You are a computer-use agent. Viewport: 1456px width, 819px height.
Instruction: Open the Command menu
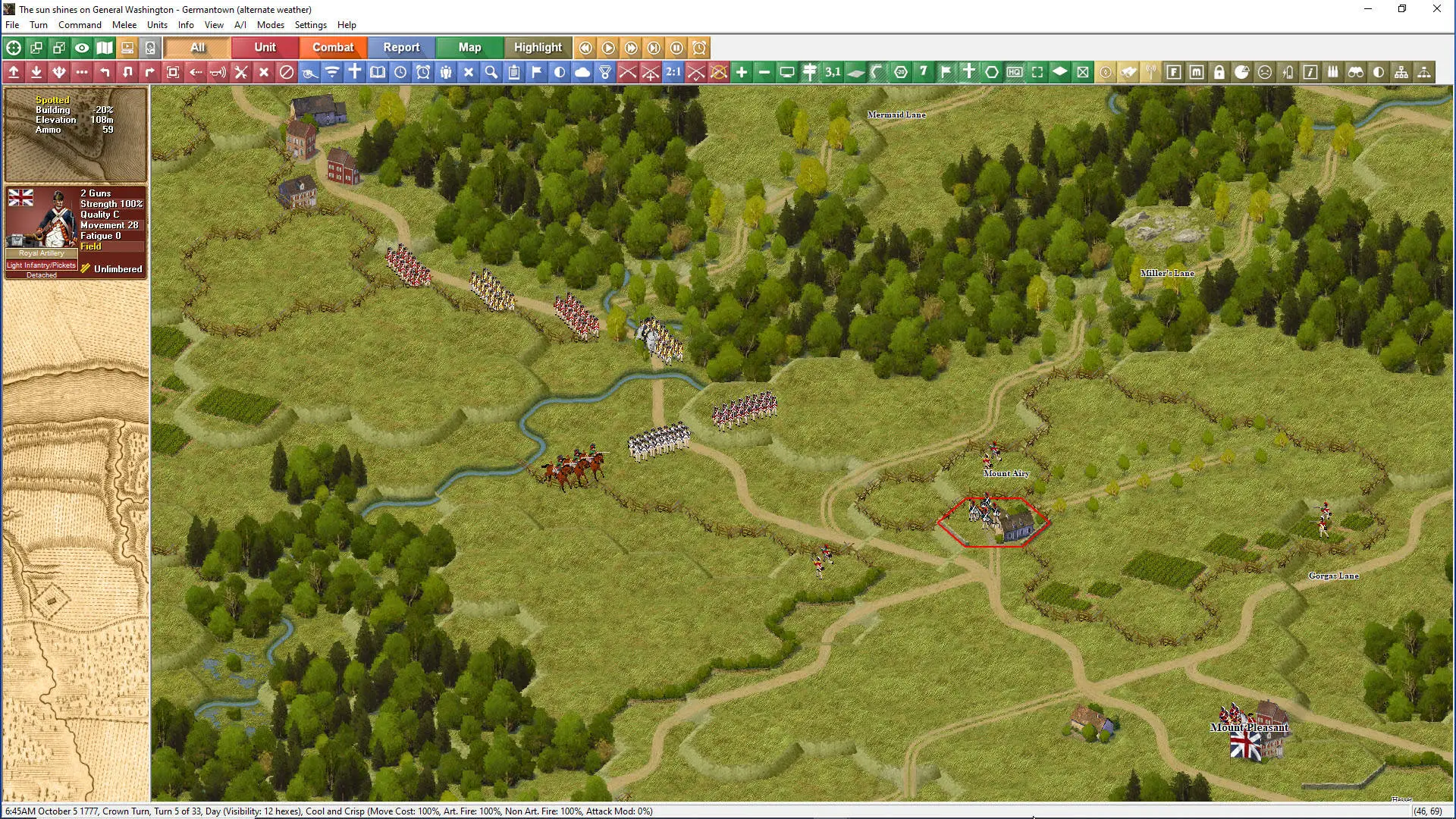click(x=80, y=25)
